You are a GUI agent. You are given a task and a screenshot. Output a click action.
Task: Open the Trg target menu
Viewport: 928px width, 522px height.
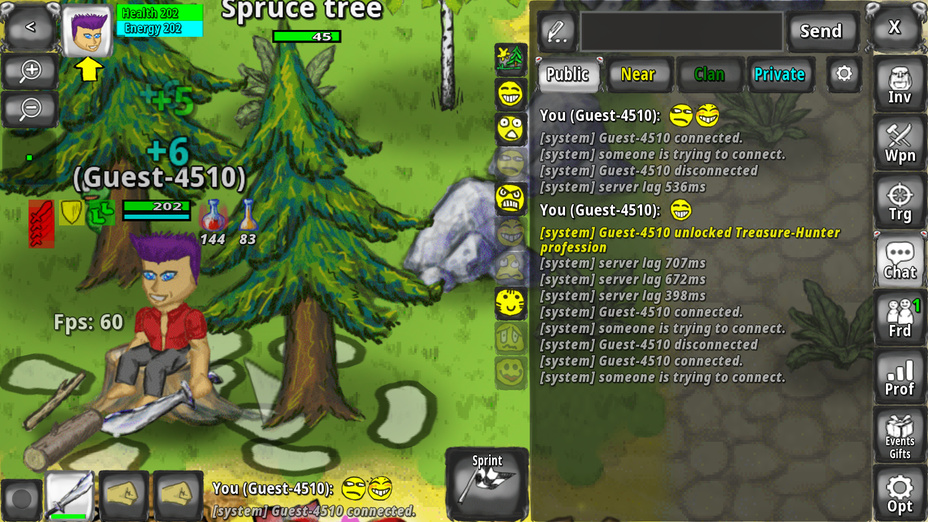[899, 202]
